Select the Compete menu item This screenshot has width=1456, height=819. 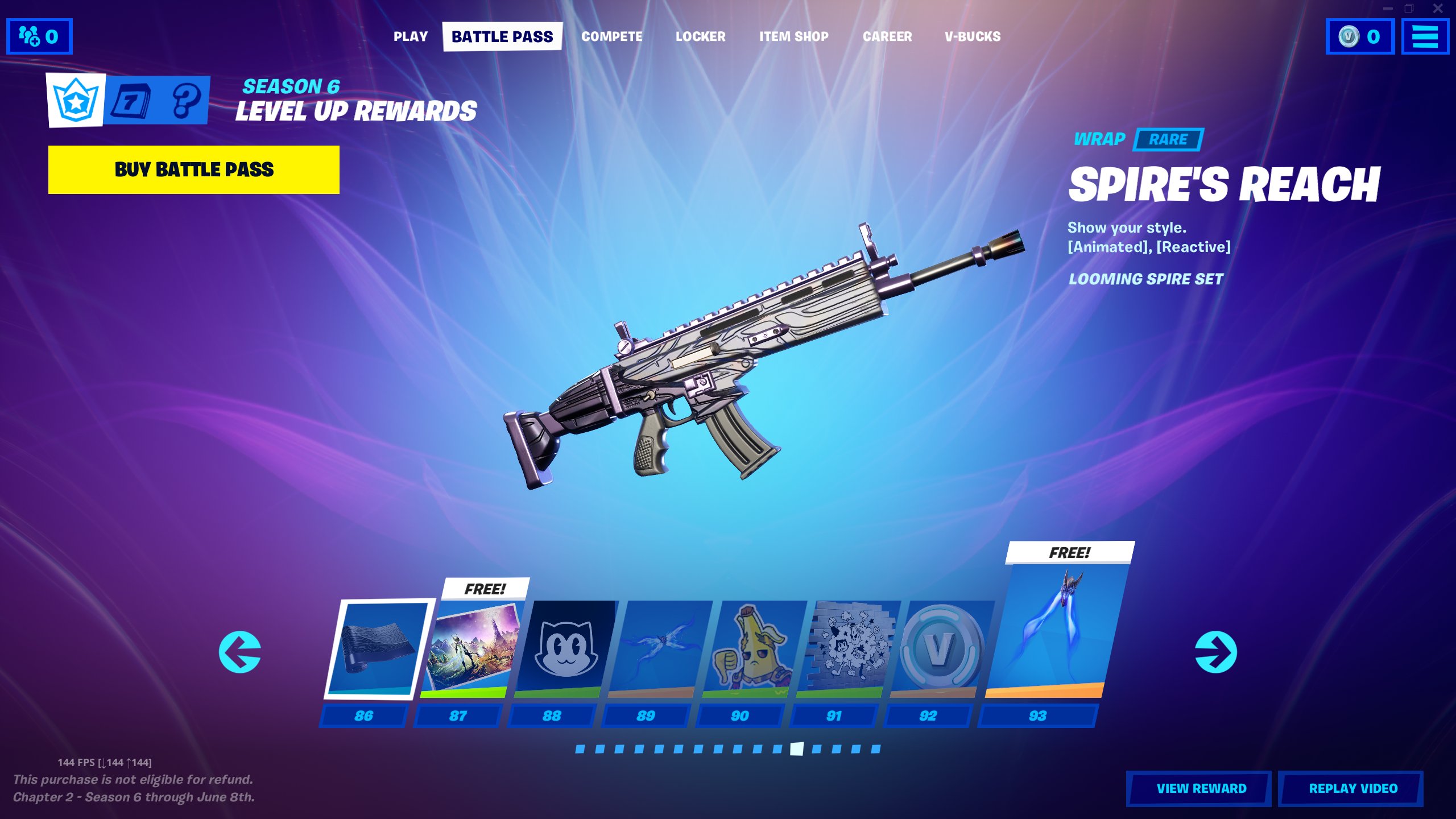click(612, 36)
